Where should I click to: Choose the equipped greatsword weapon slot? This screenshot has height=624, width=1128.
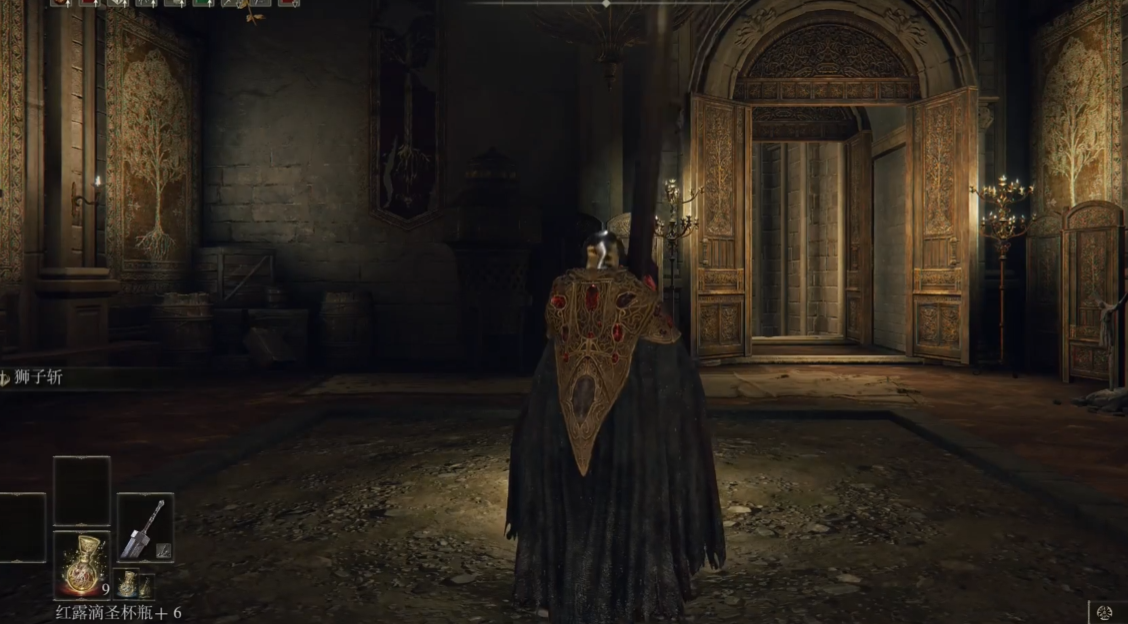coord(145,526)
